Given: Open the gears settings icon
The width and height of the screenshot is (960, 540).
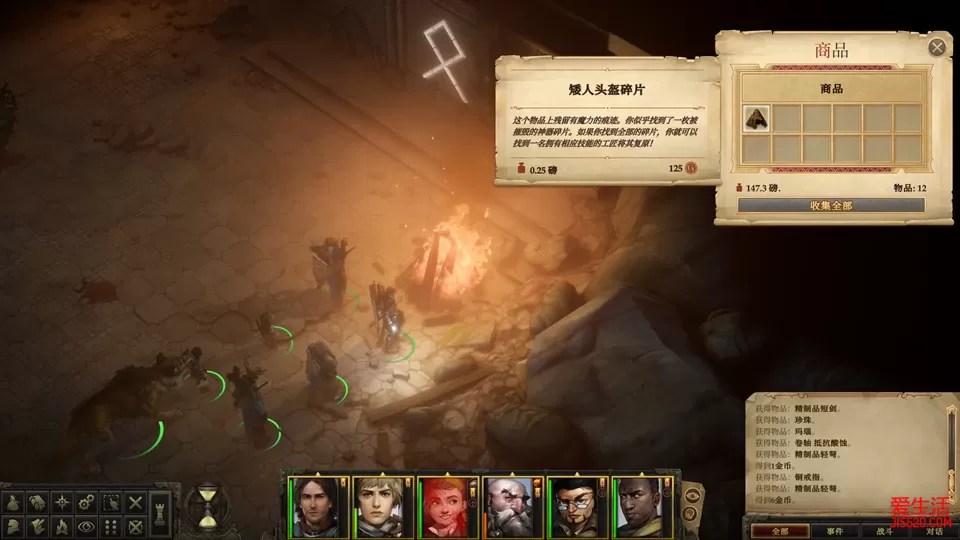Looking at the screenshot, I should pos(87,501).
